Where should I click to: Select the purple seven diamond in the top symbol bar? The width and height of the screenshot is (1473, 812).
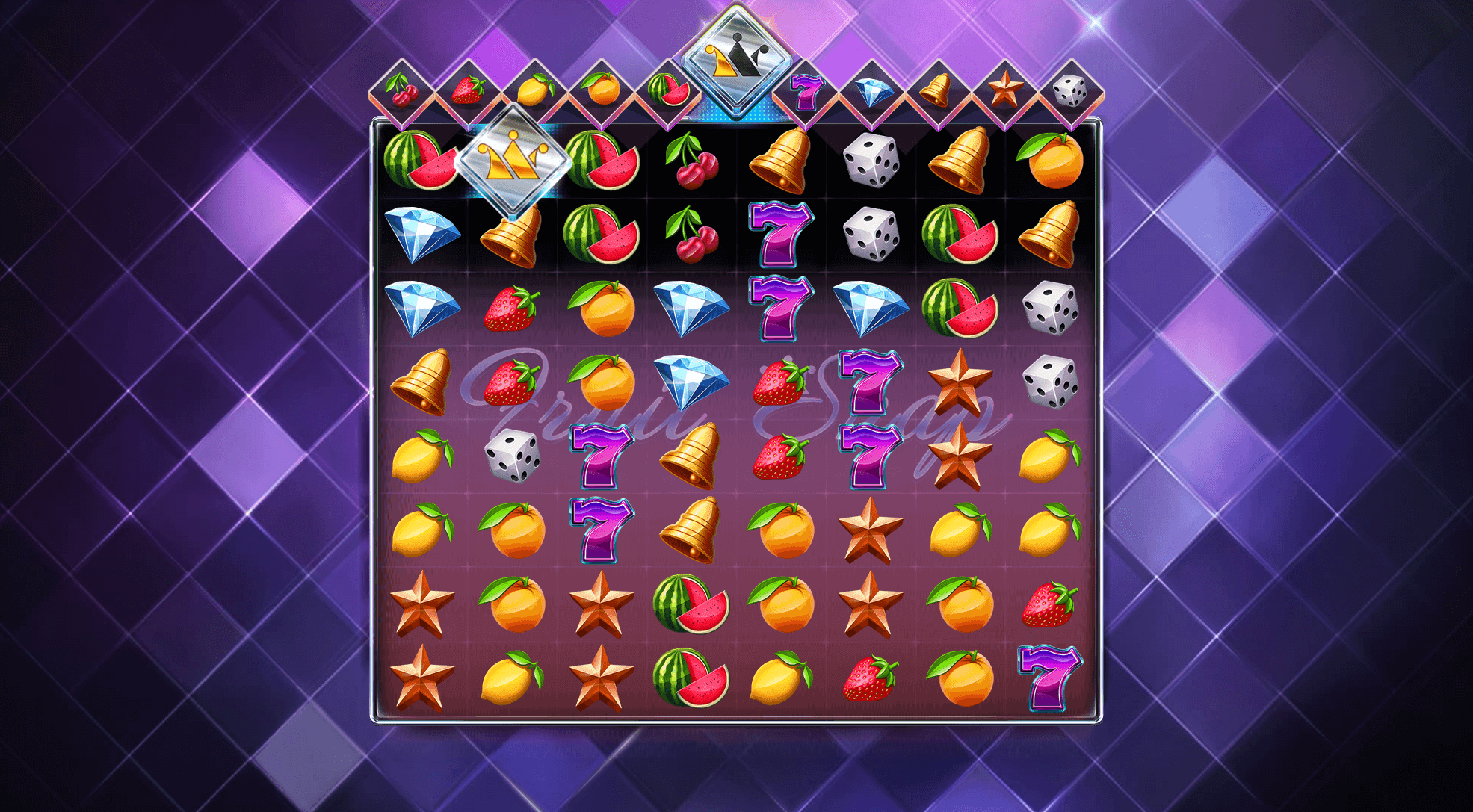point(805,93)
